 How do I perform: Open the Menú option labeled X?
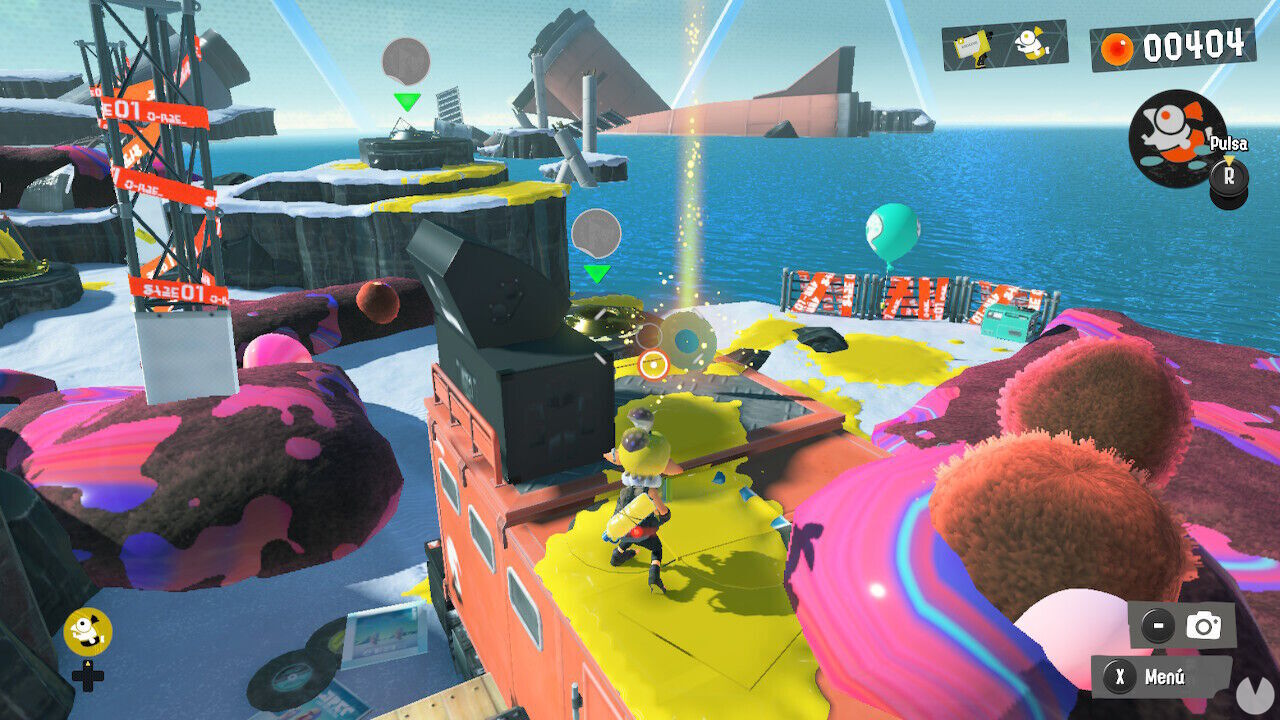(x=1138, y=680)
